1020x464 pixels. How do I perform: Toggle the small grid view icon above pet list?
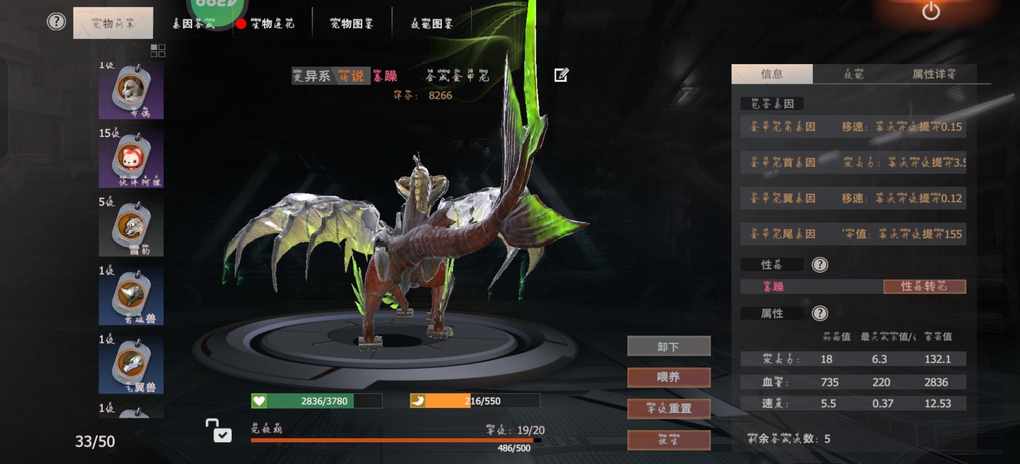point(158,50)
